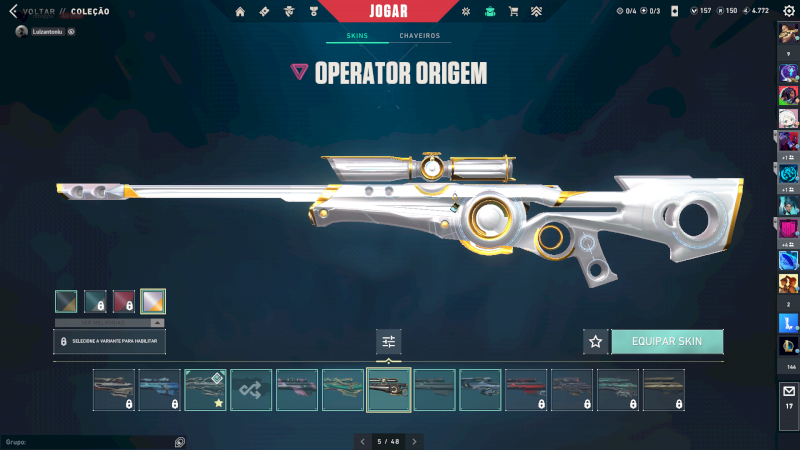Viewport: 800px width, 450px height.
Task: Open the skin filter sliders button
Action: tap(389, 342)
